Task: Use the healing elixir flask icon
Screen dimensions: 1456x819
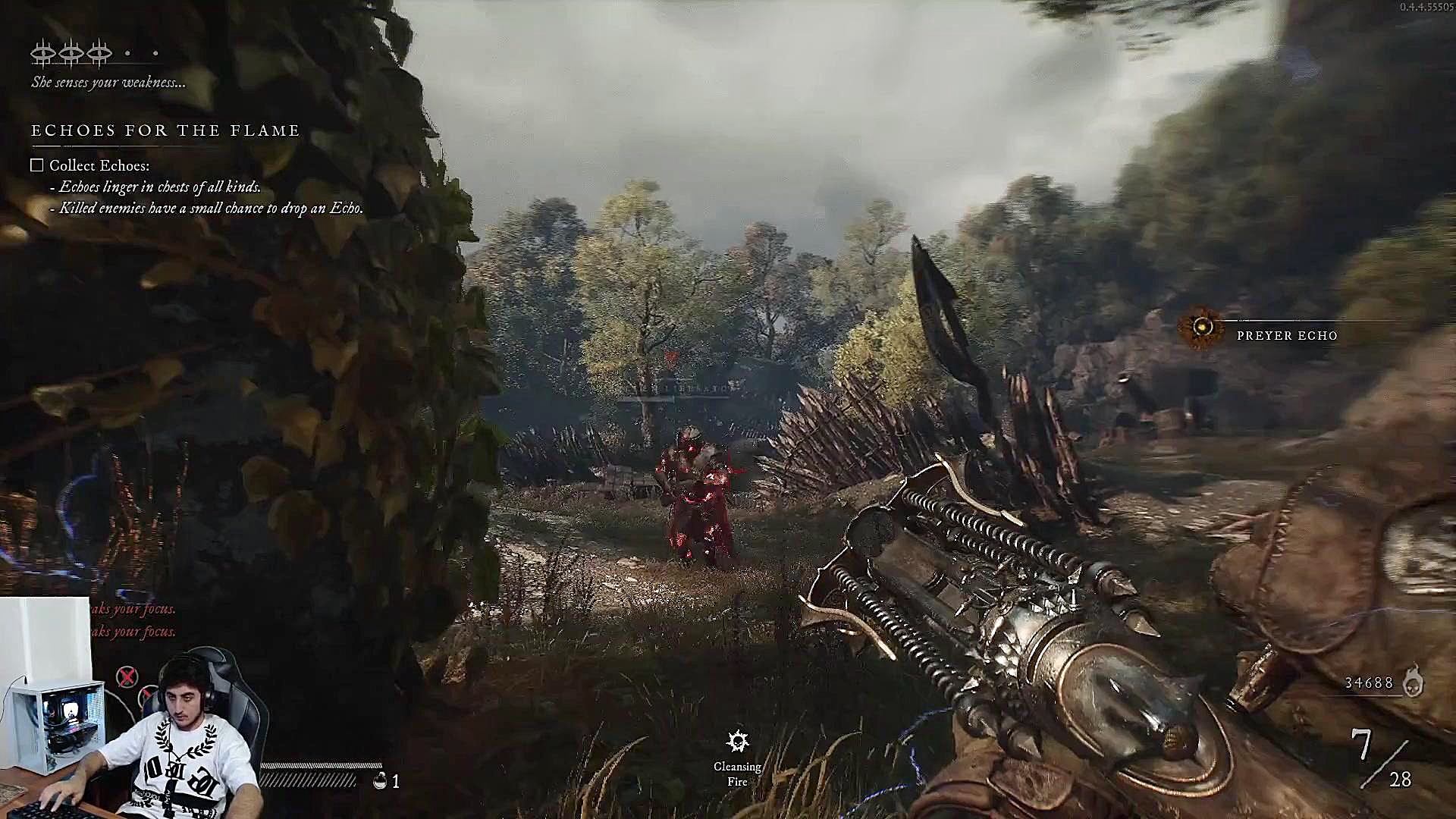Action: coord(380,780)
